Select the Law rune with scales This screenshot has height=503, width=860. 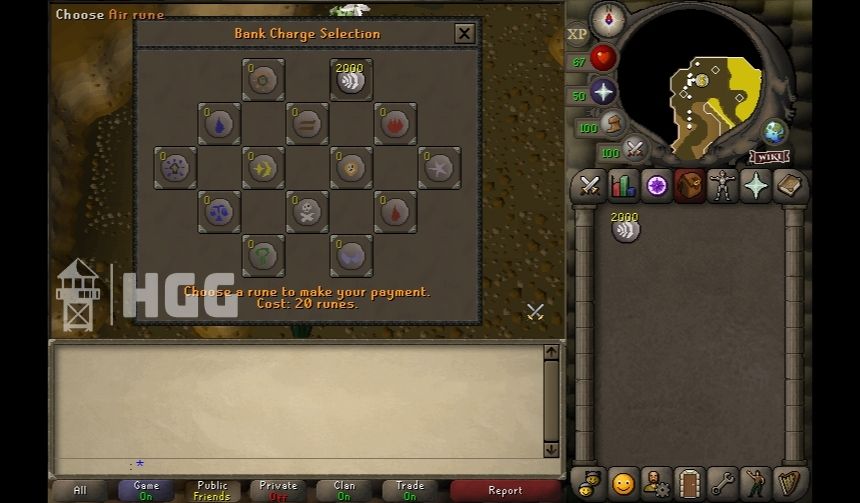219,212
